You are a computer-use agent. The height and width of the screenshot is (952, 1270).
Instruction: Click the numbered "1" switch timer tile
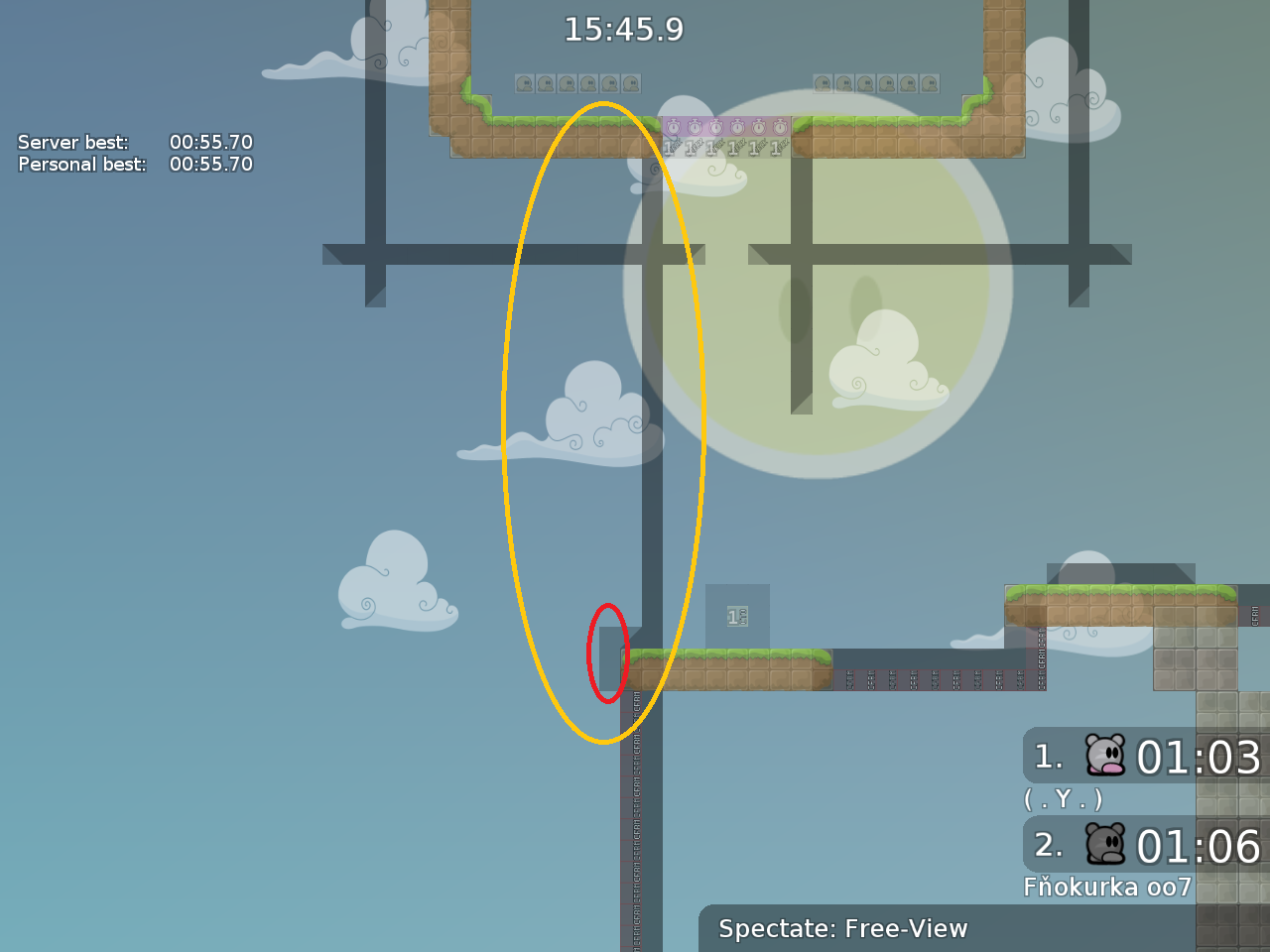pos(735,616)
